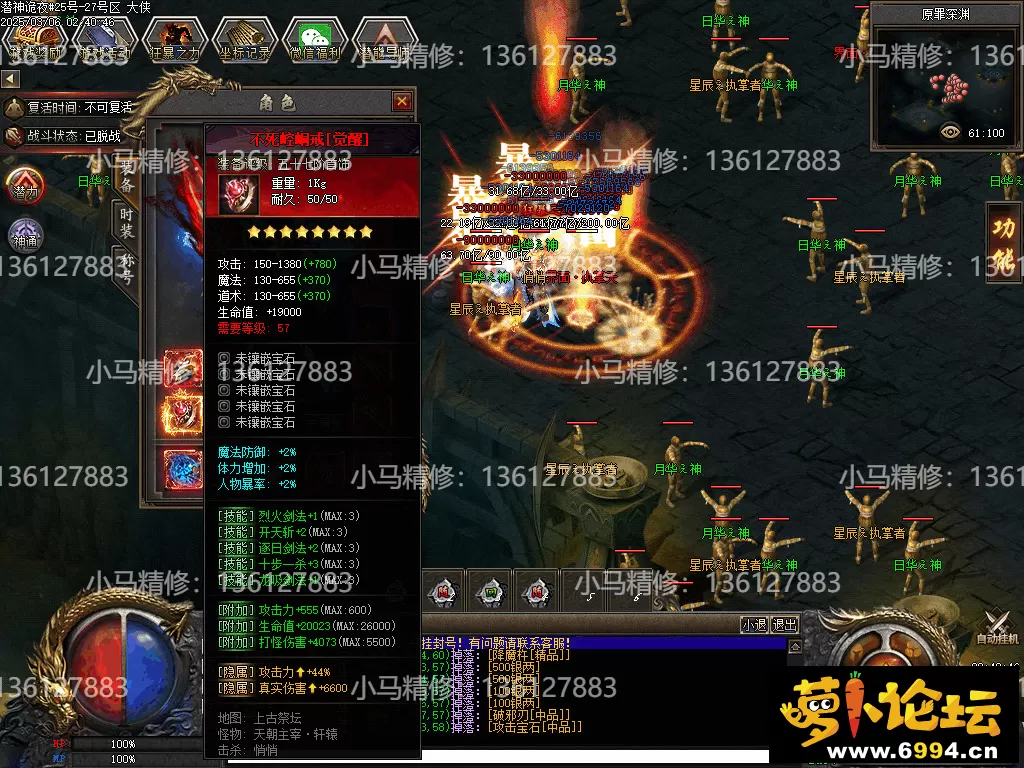Close the 角色 character window
The width and height of the screenshot is (1024, 768).
click(x=402, y=101)
